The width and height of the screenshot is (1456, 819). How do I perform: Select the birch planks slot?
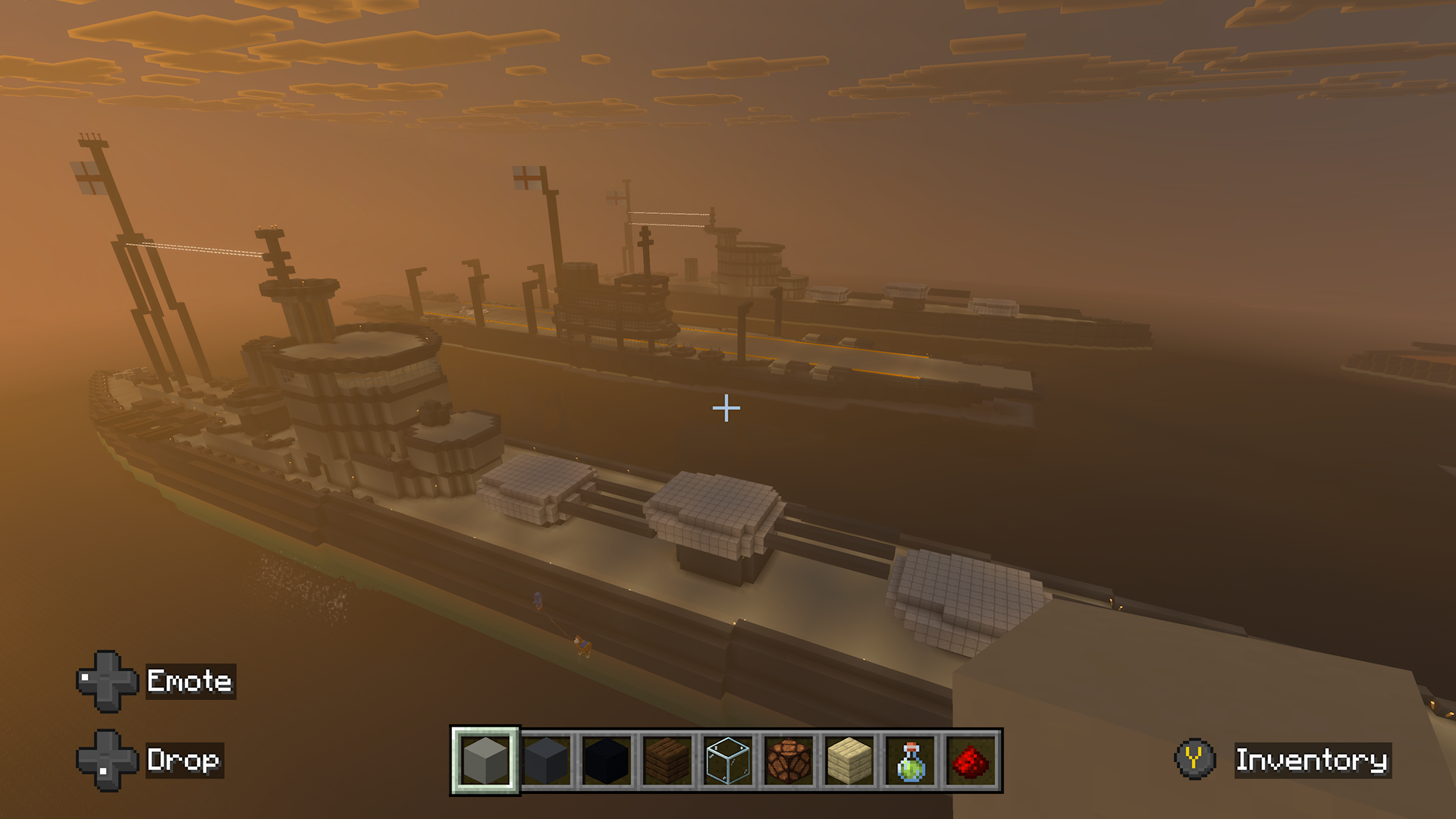(x=849, y=761)
